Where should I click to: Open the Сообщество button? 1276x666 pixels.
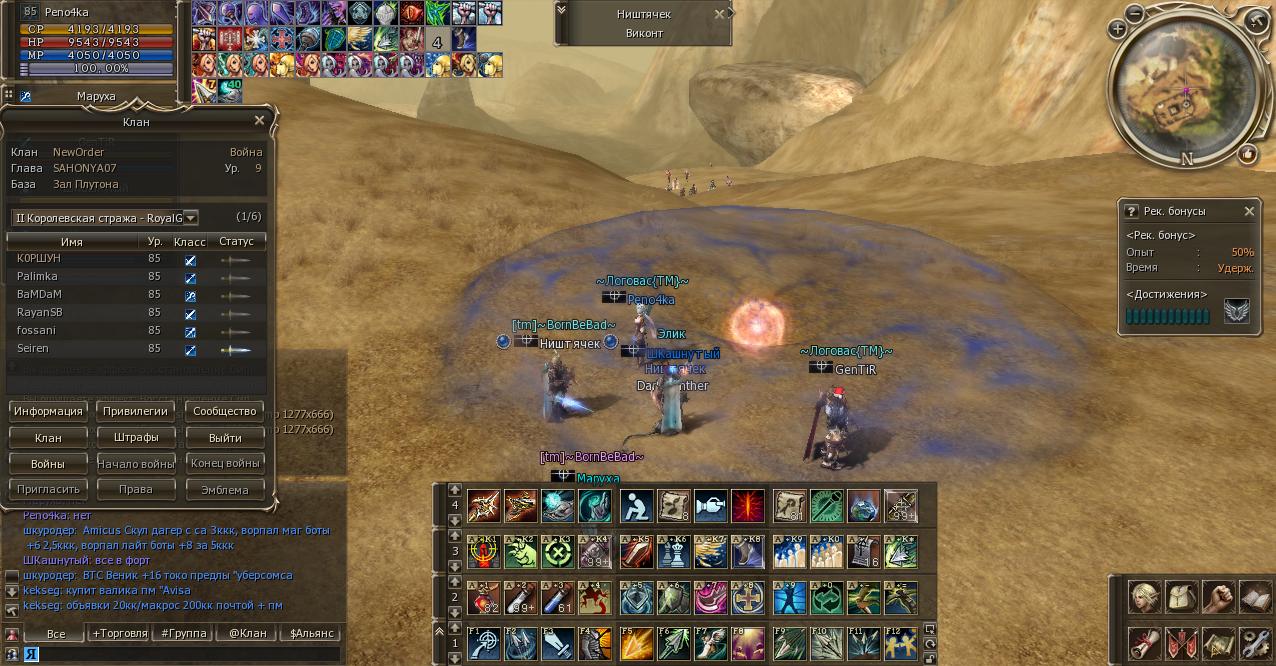(x=225, y=411)
